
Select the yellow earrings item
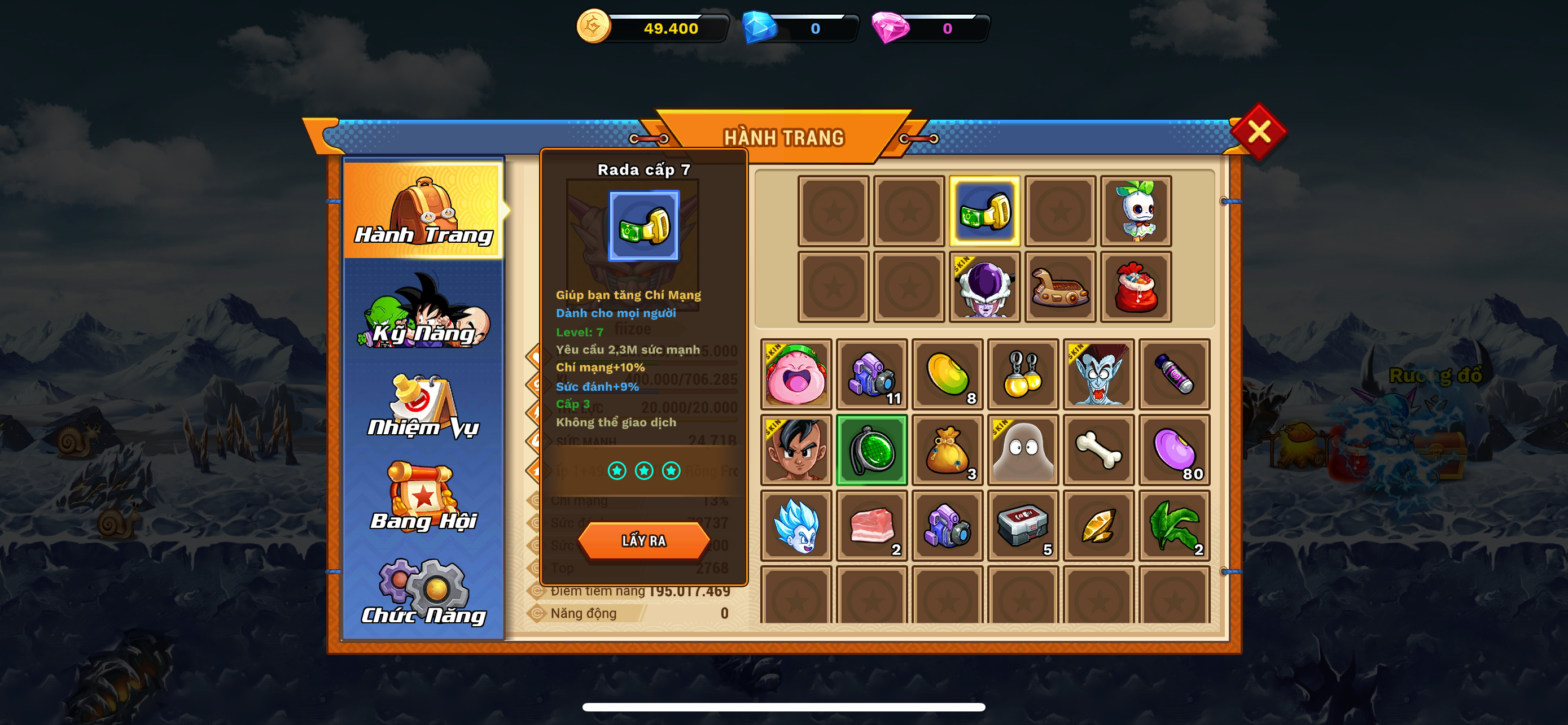(1023, 374)
